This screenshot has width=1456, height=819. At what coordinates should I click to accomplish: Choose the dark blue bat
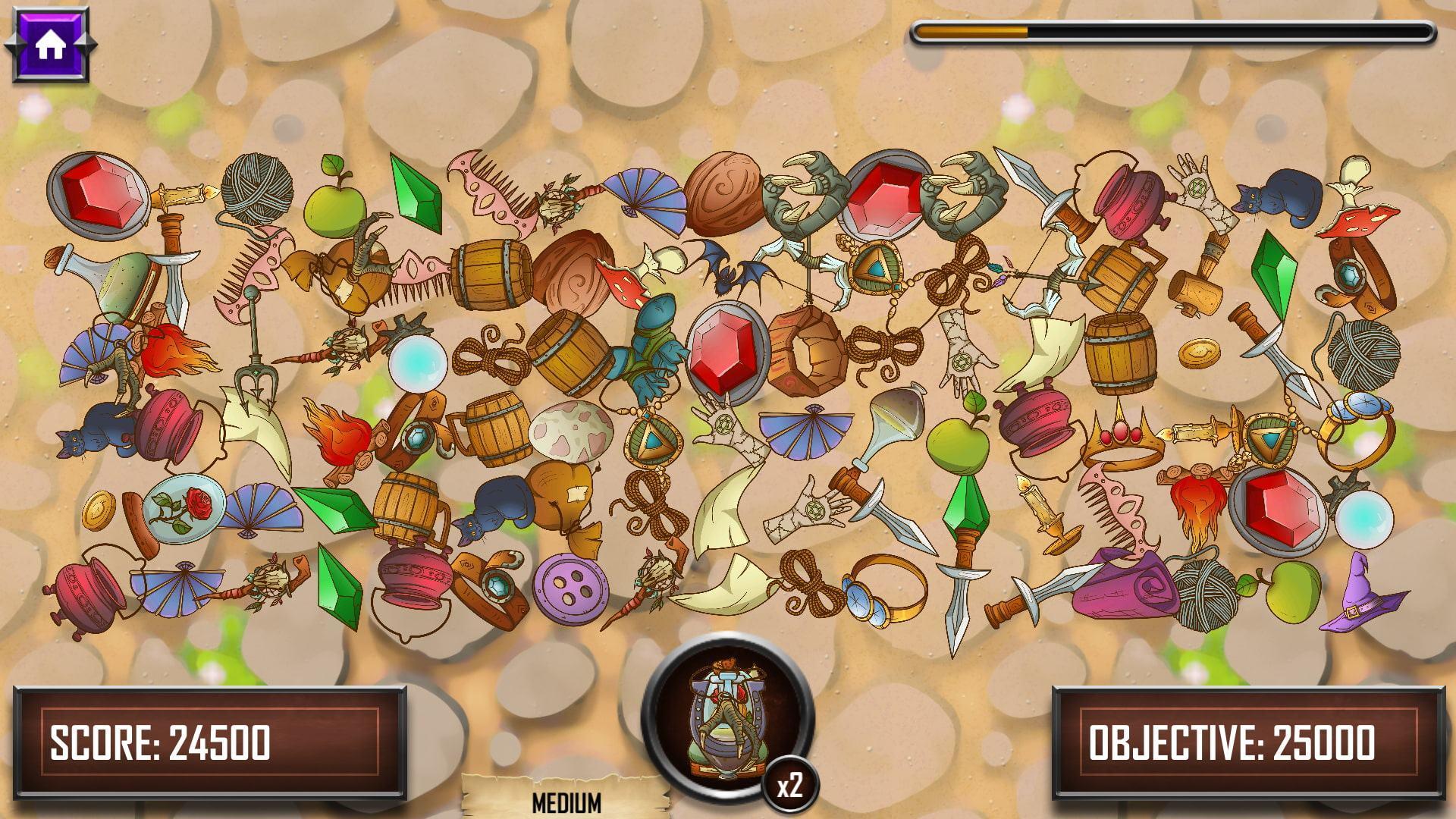(x=727, y=264)
